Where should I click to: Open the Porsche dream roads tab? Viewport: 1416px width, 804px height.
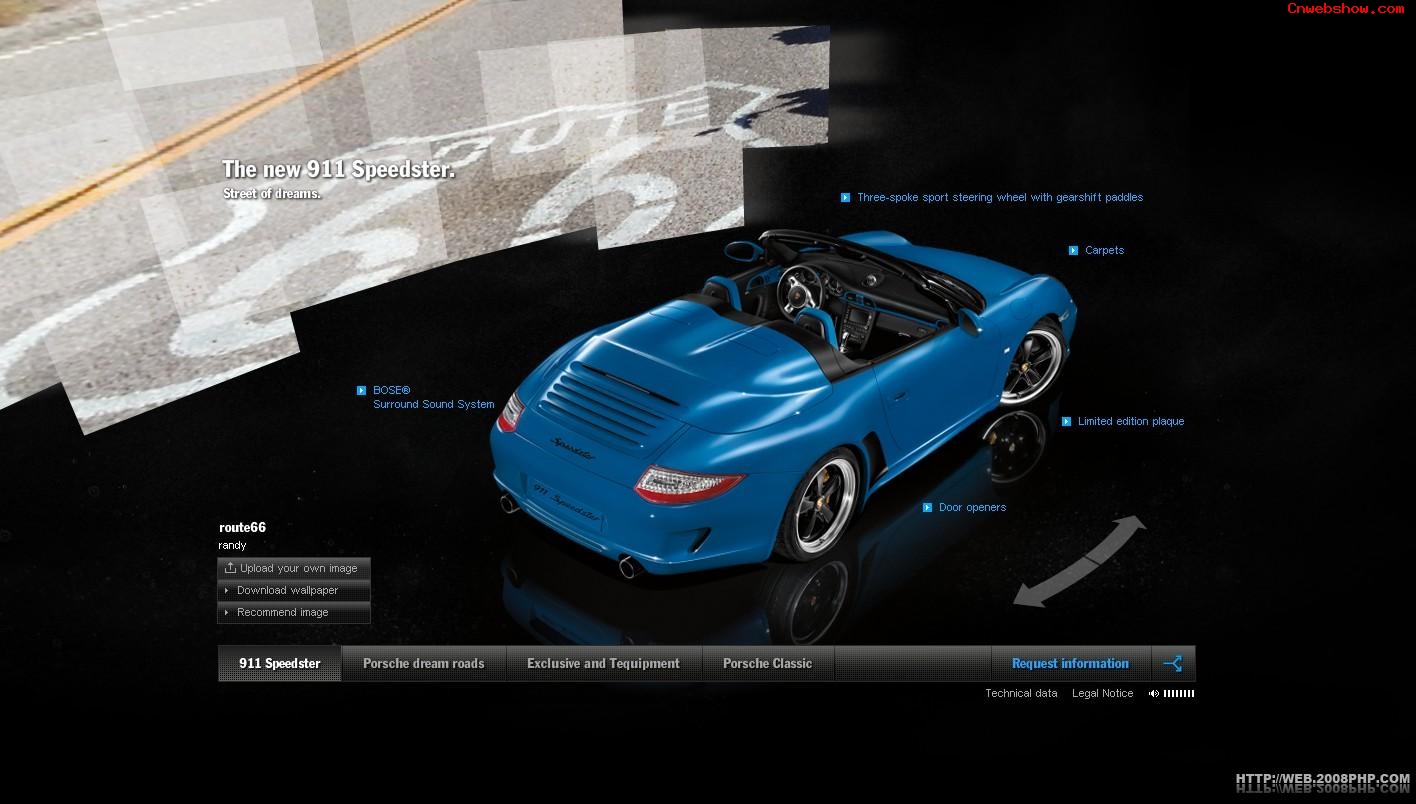tap(423, 664)
